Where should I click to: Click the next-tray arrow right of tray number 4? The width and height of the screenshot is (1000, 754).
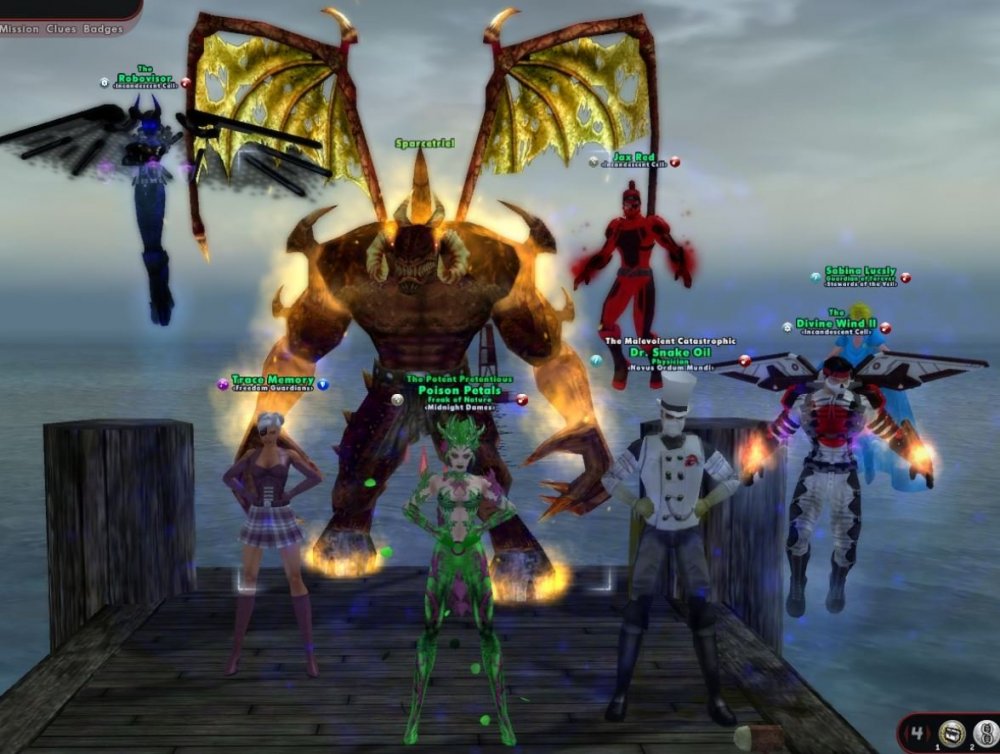(x=930, y=733)
